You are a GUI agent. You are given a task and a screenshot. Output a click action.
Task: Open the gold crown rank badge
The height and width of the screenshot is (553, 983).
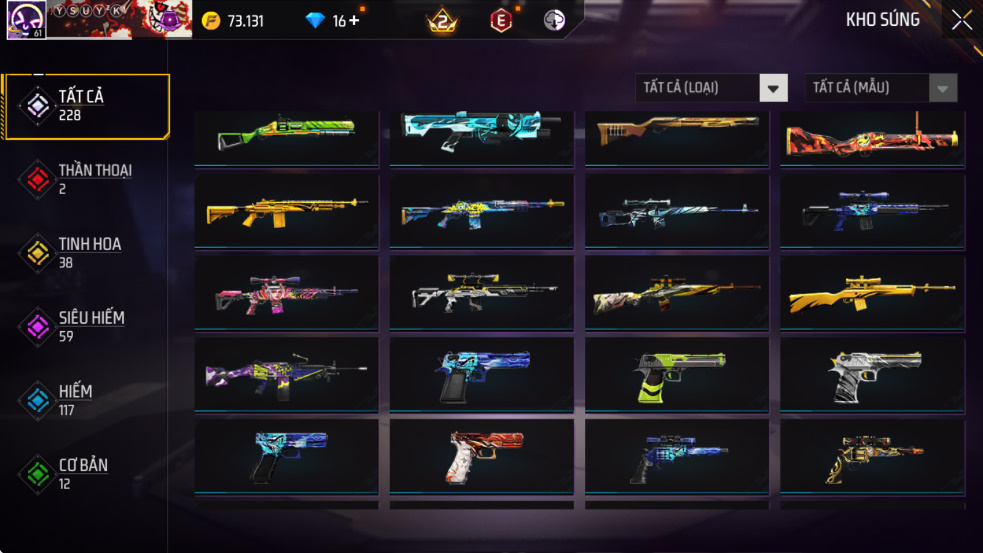(x=442, y=20)
